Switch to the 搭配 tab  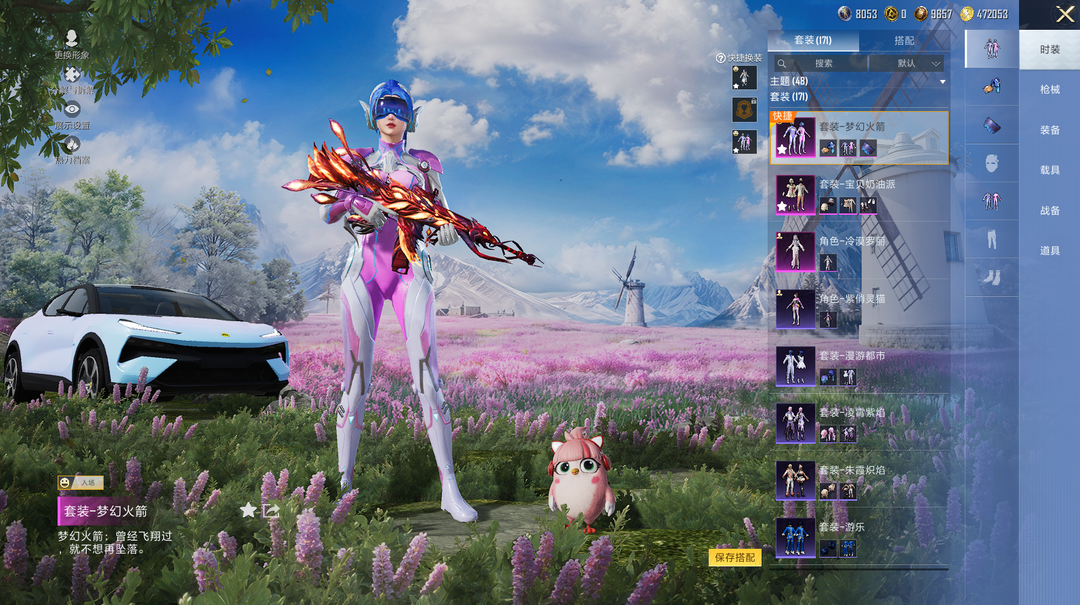(x=903, y=41)
